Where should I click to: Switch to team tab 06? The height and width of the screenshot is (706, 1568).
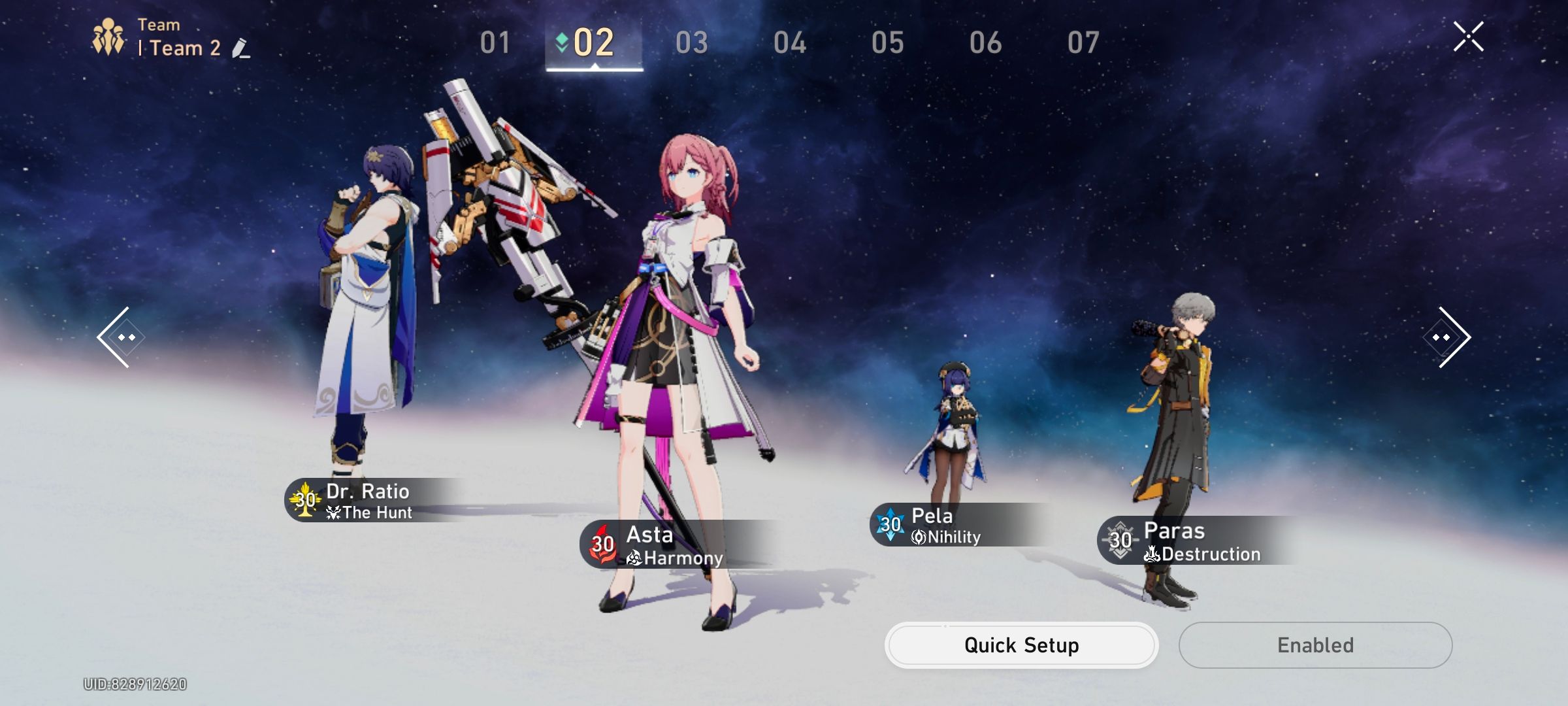click(987, 41)
